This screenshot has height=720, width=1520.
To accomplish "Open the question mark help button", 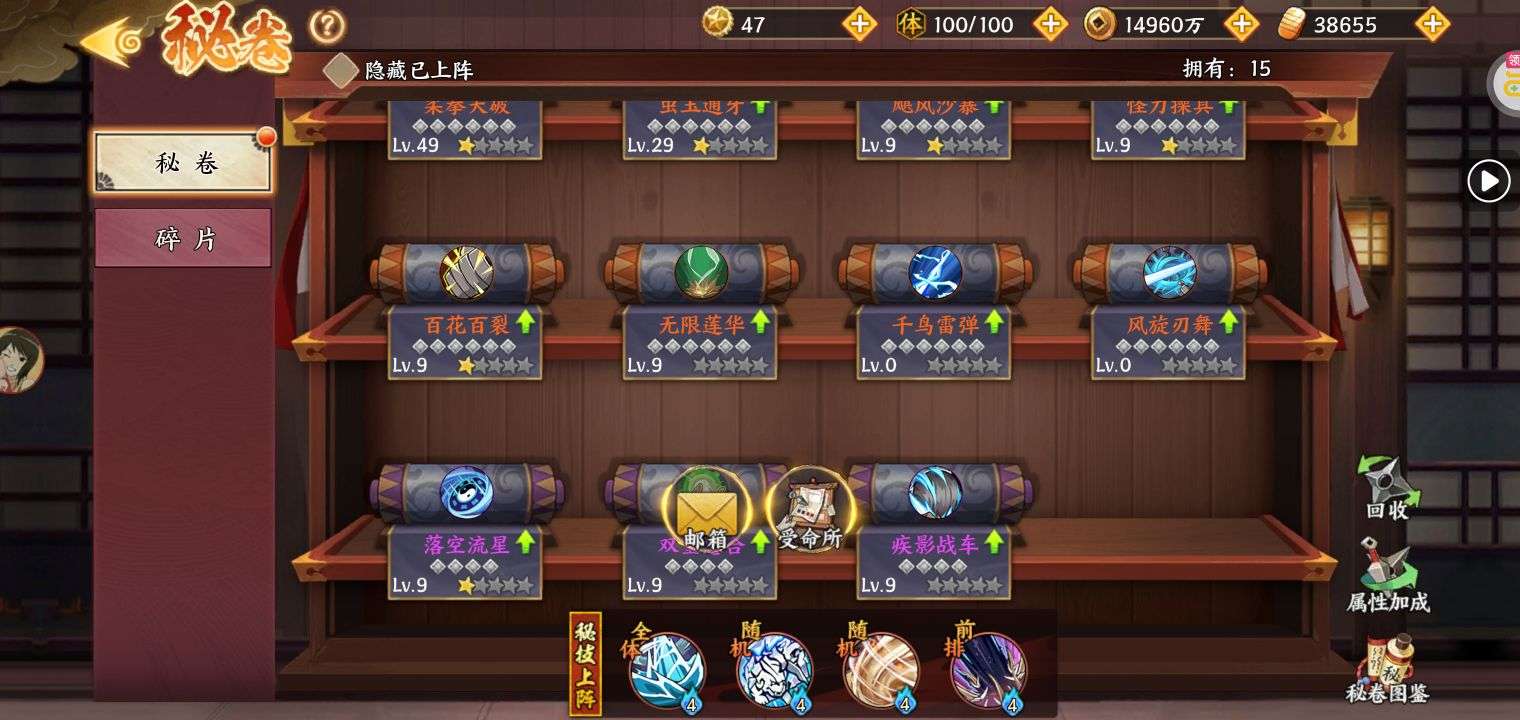I will click(327, 26).
